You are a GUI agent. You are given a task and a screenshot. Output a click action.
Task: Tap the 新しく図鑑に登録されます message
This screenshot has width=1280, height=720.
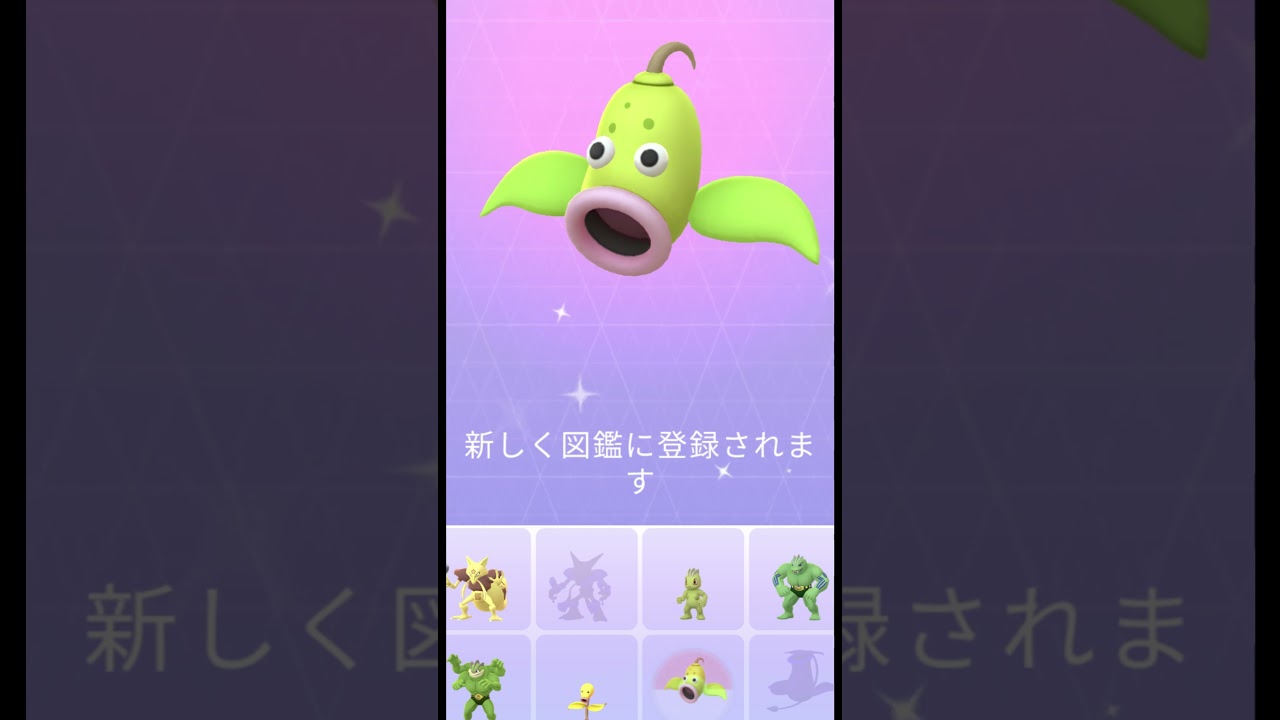(641, 455)
